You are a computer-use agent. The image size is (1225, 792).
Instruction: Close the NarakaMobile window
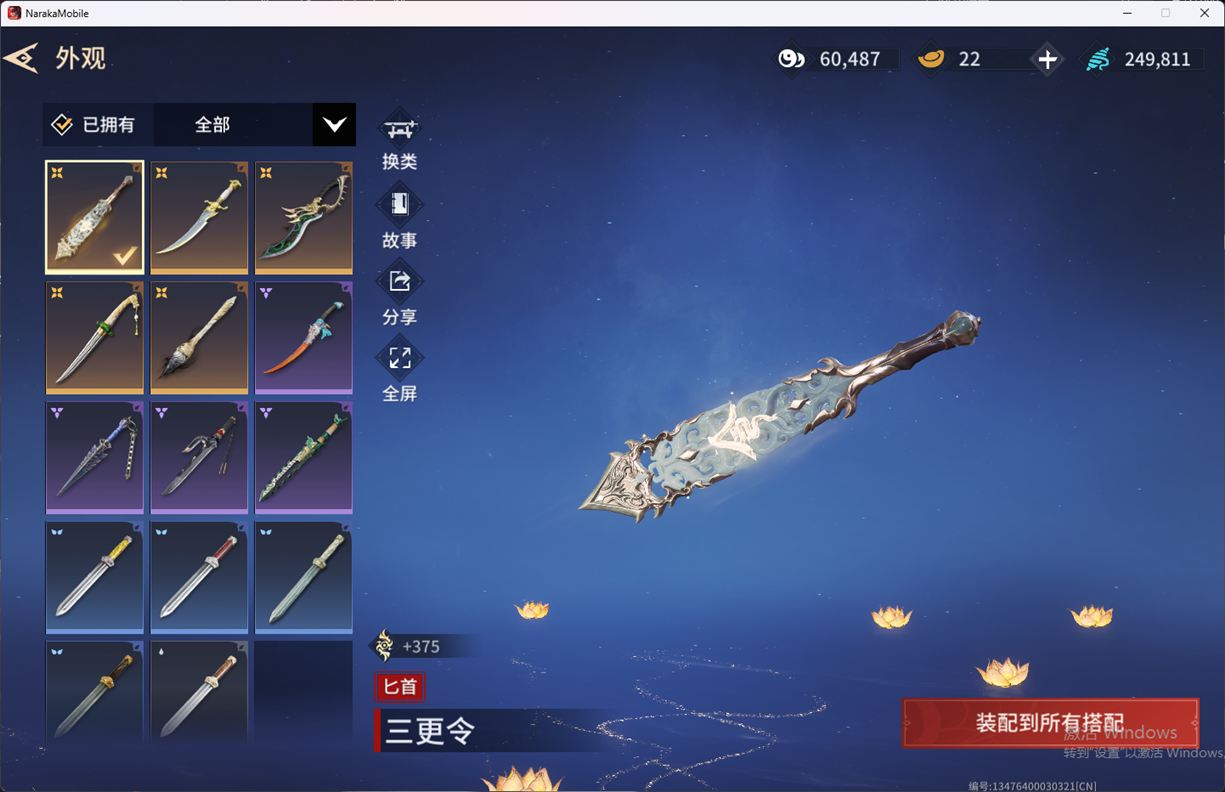[1204, 13]
